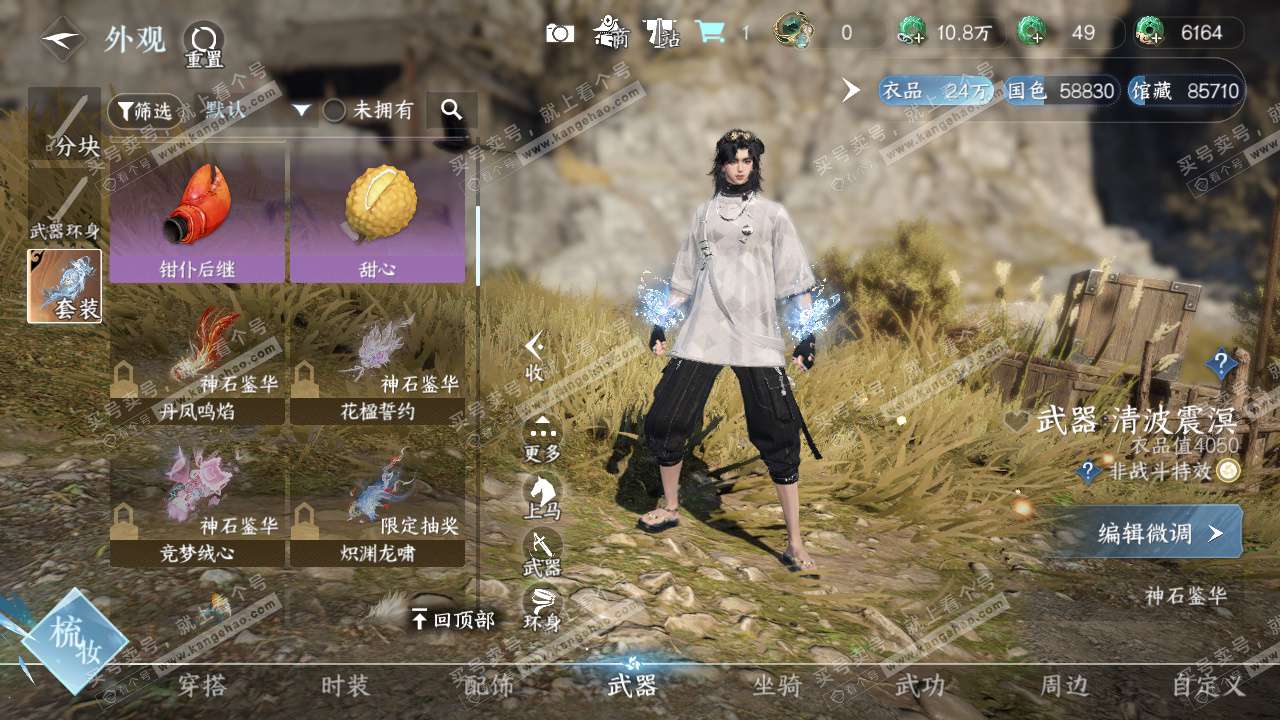Viewport: 1280px width, 720px height.
Task: Open the 坐骑 mount tab
Action: pos(777,686)
